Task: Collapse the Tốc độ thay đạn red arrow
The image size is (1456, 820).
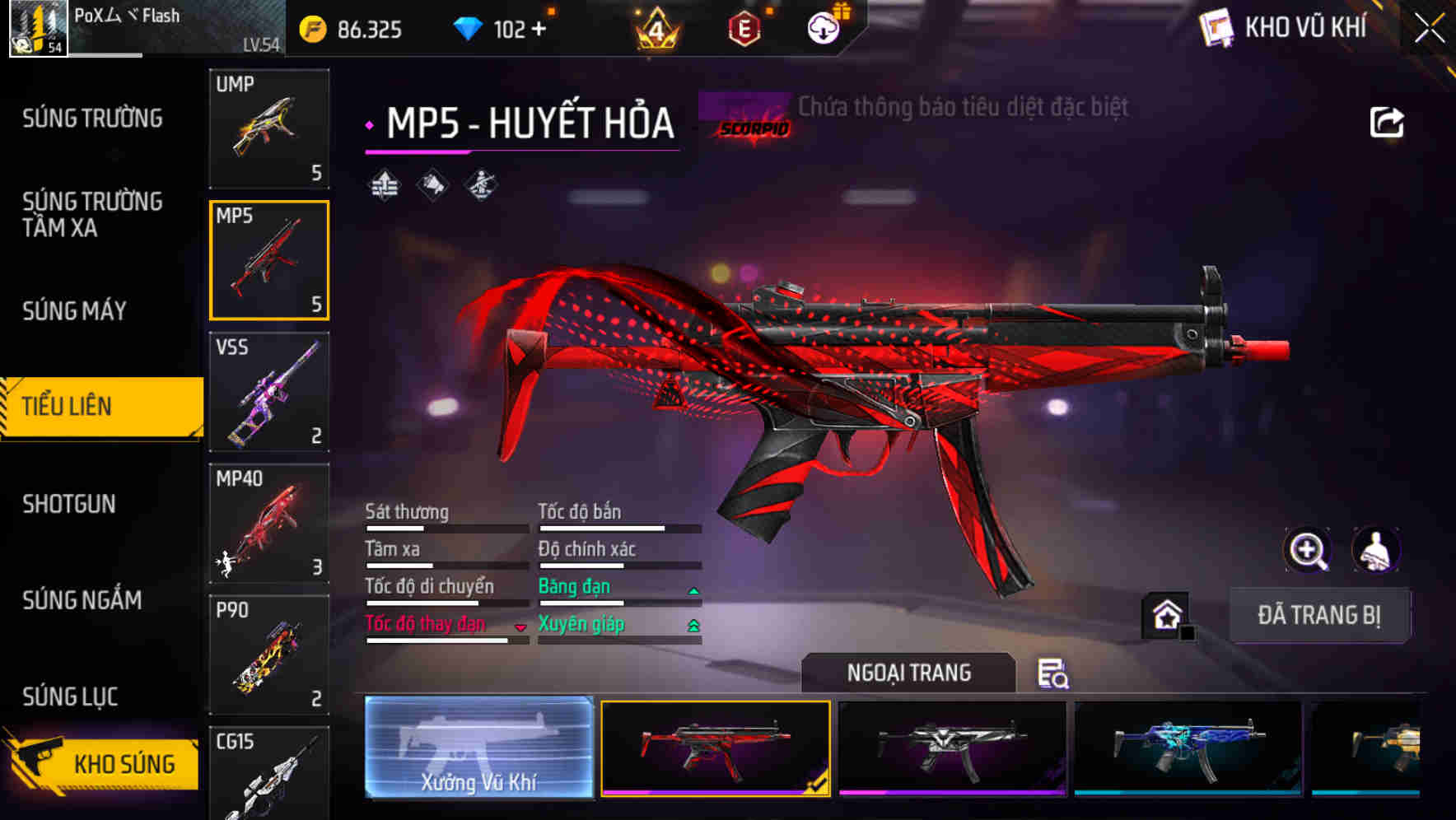Action: [520, 627]
